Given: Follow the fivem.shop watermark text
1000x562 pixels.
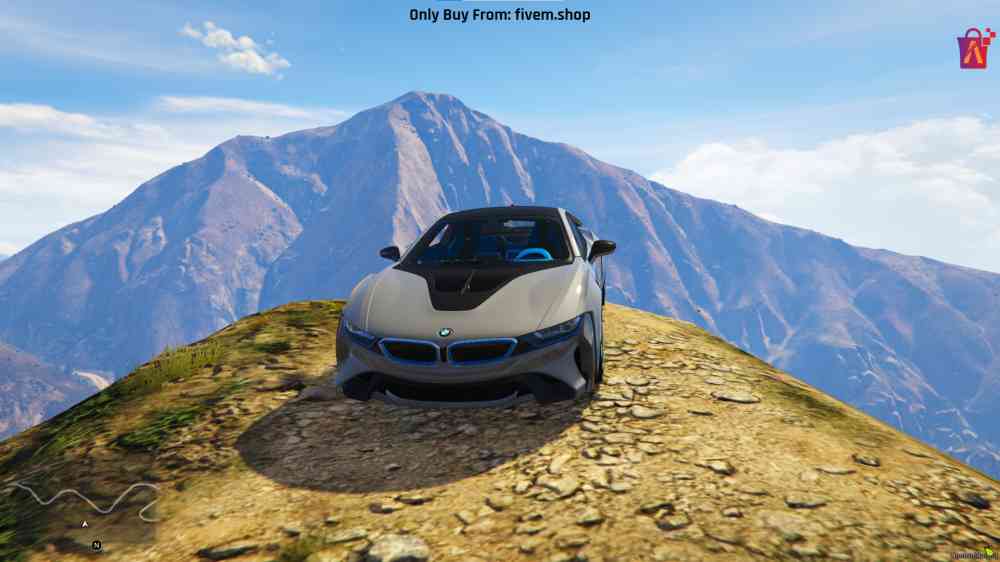Looking at the screenshot, I should [499, 15].
